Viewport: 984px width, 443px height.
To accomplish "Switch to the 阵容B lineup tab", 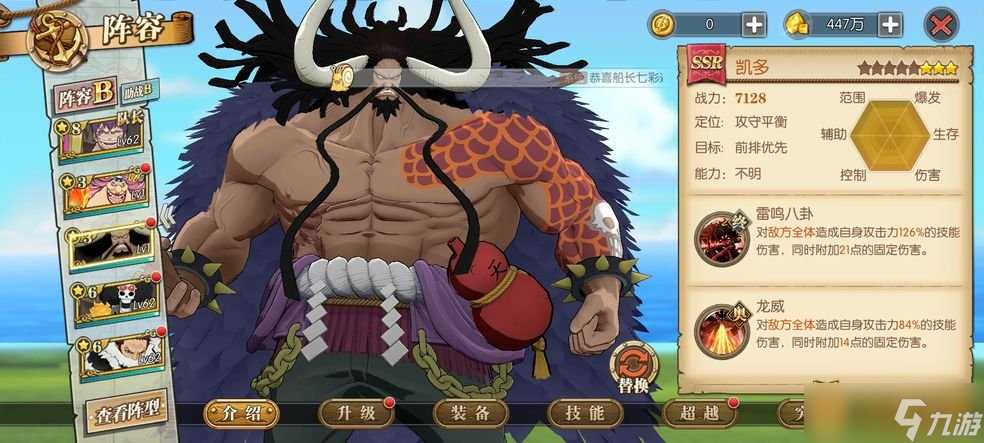I will (x=85, y=96).
